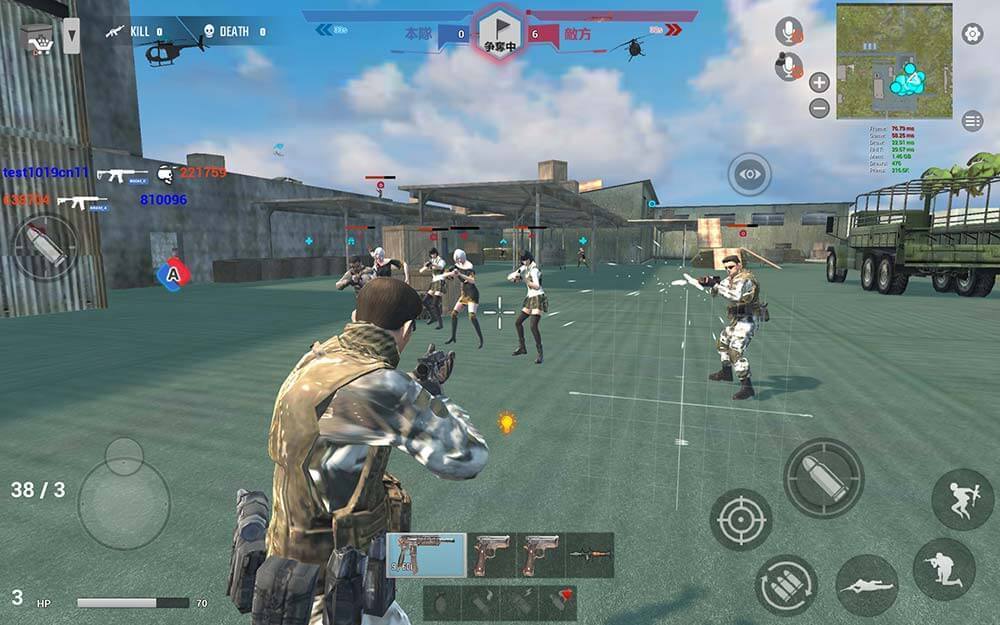Fire using the large right bullet button

click(x=823, y=478)
